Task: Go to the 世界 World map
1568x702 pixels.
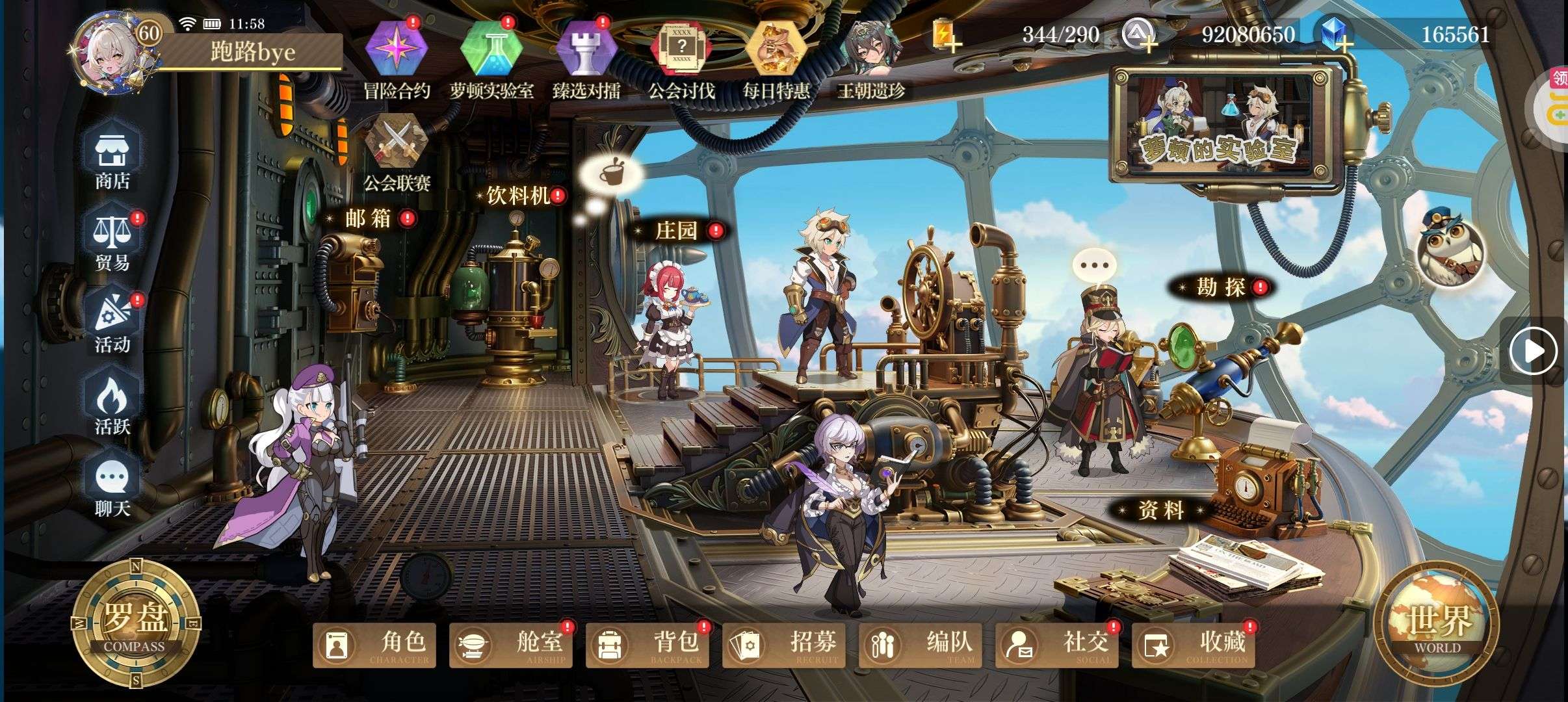Action: tap(1437, 625)
